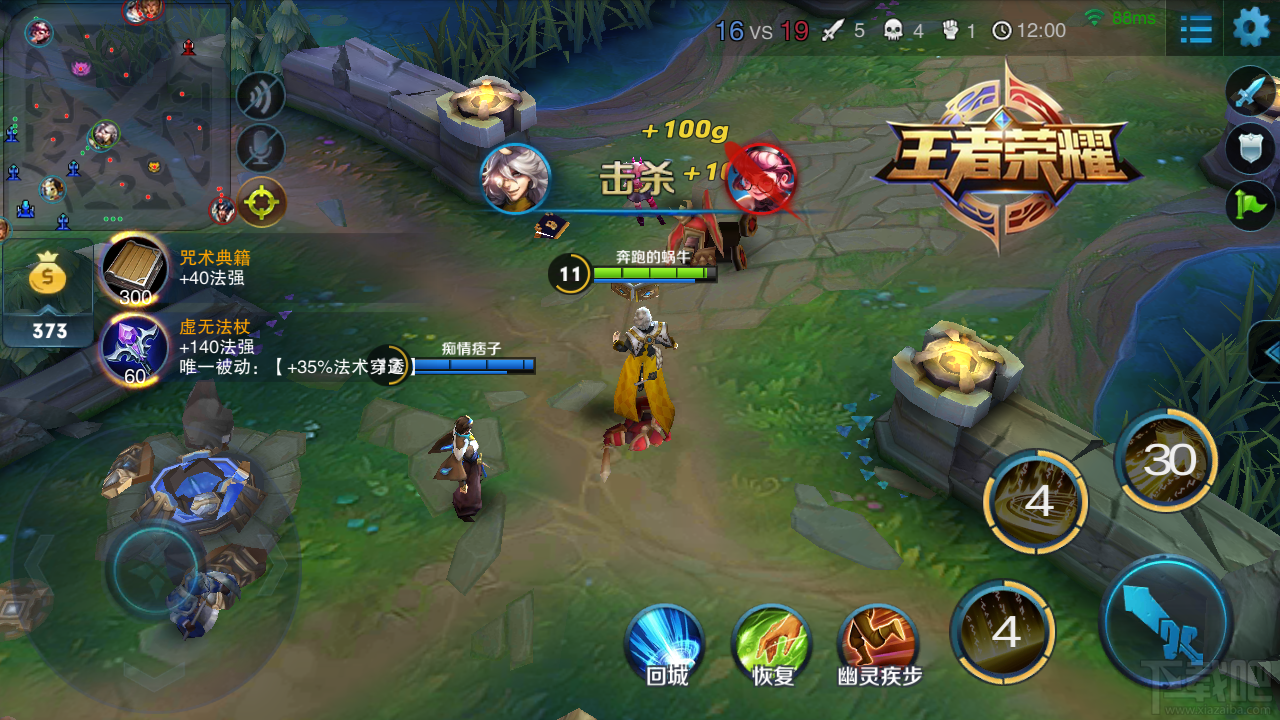Tap the virtual movement joystick
This screenshot has width=1280, height=720.
(152, 568)
